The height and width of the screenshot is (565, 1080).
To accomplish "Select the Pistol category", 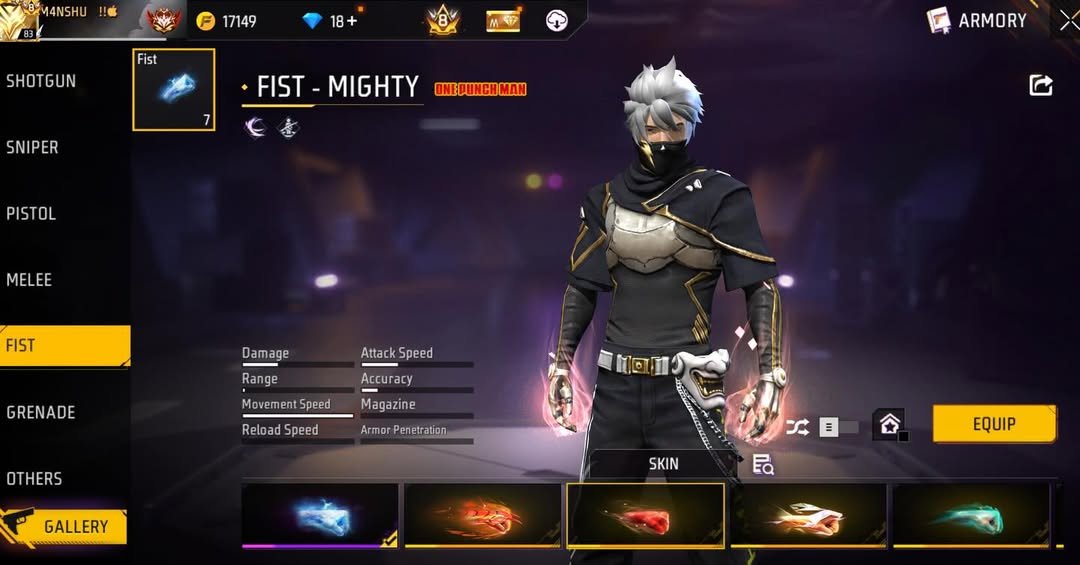I will (x=31, y=213).
